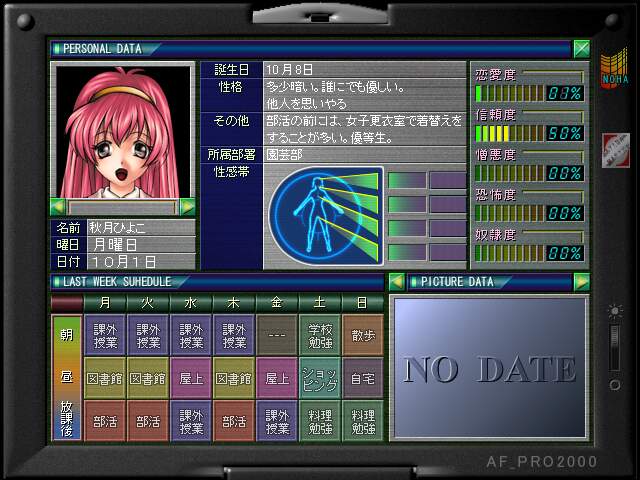Show the previous character portrait
The image size is (640, 480).
(58, 207)
